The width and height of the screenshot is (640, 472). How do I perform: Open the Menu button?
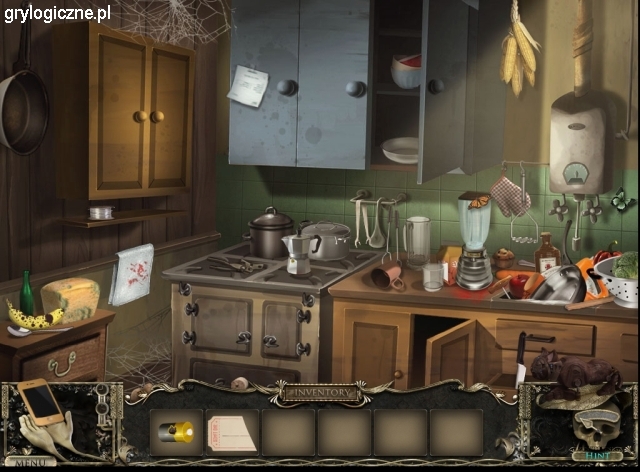tap(30, 462)
